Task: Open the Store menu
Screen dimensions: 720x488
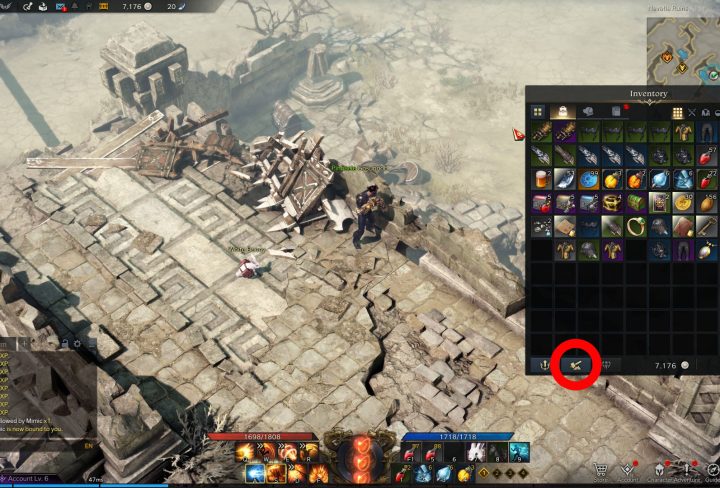Action: [x=601, y=471]
